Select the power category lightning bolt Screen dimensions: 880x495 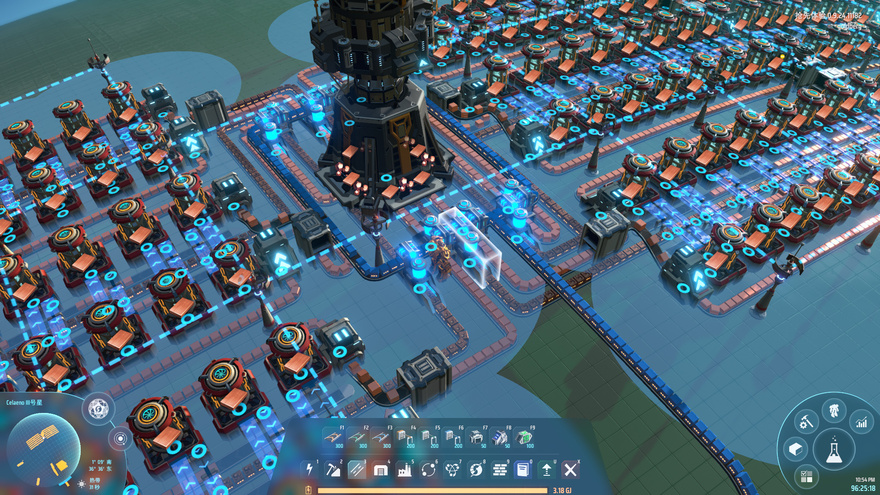[309, 469]
